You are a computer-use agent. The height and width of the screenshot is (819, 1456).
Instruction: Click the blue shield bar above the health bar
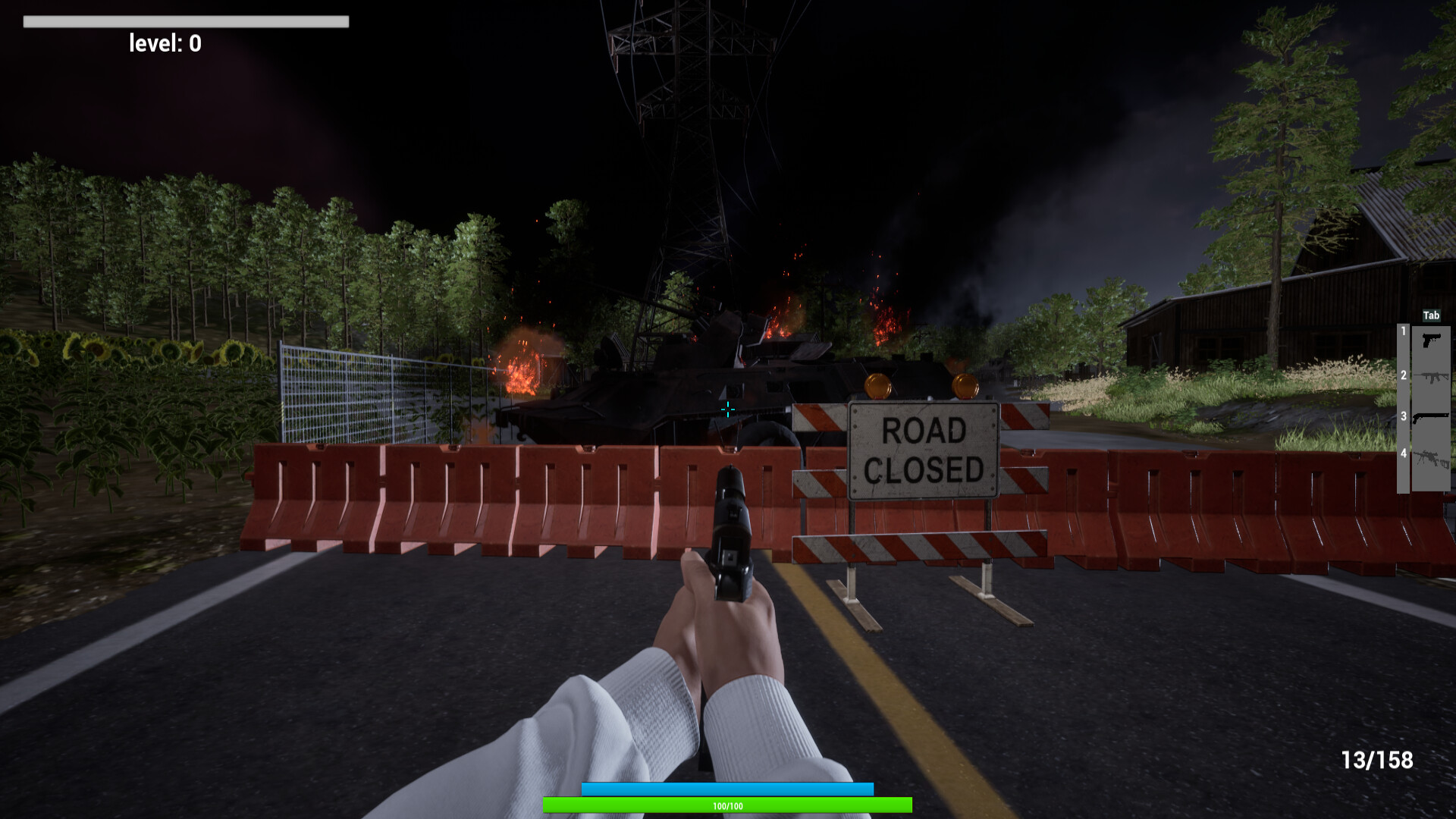pyautogui.click(x=726, y=789)
